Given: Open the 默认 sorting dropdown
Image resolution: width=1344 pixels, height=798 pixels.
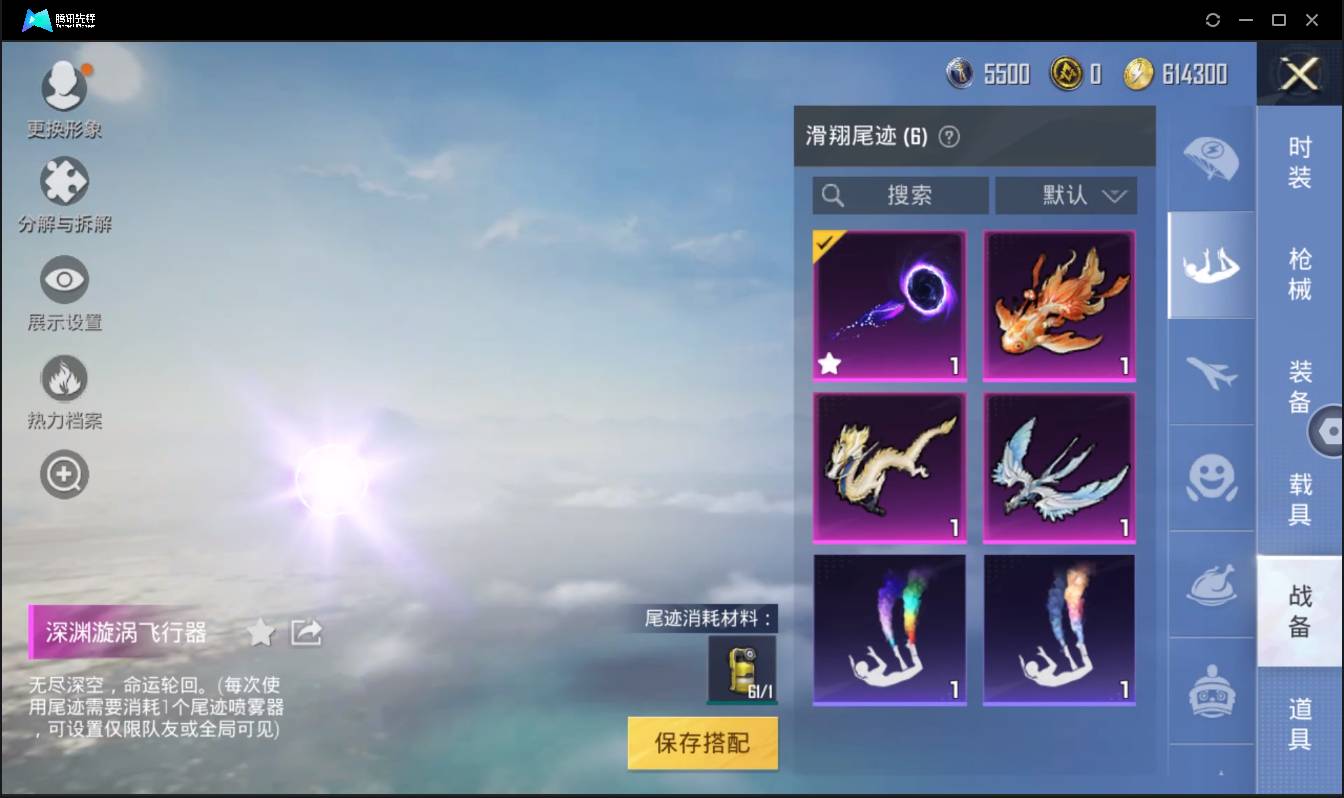Looking at the screenshot, I should (x=1066, y=196).
